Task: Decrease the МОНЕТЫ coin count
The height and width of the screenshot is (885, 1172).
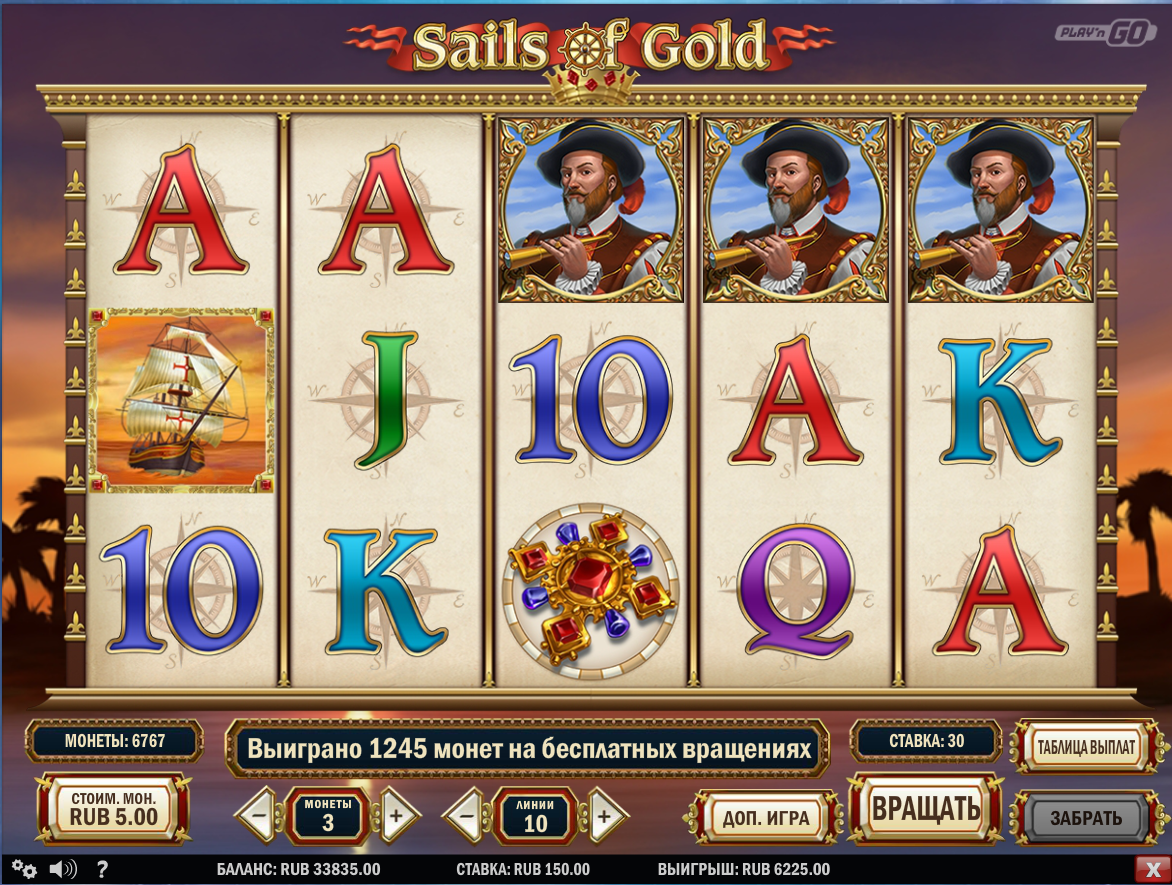Action: tap(258, 816)
